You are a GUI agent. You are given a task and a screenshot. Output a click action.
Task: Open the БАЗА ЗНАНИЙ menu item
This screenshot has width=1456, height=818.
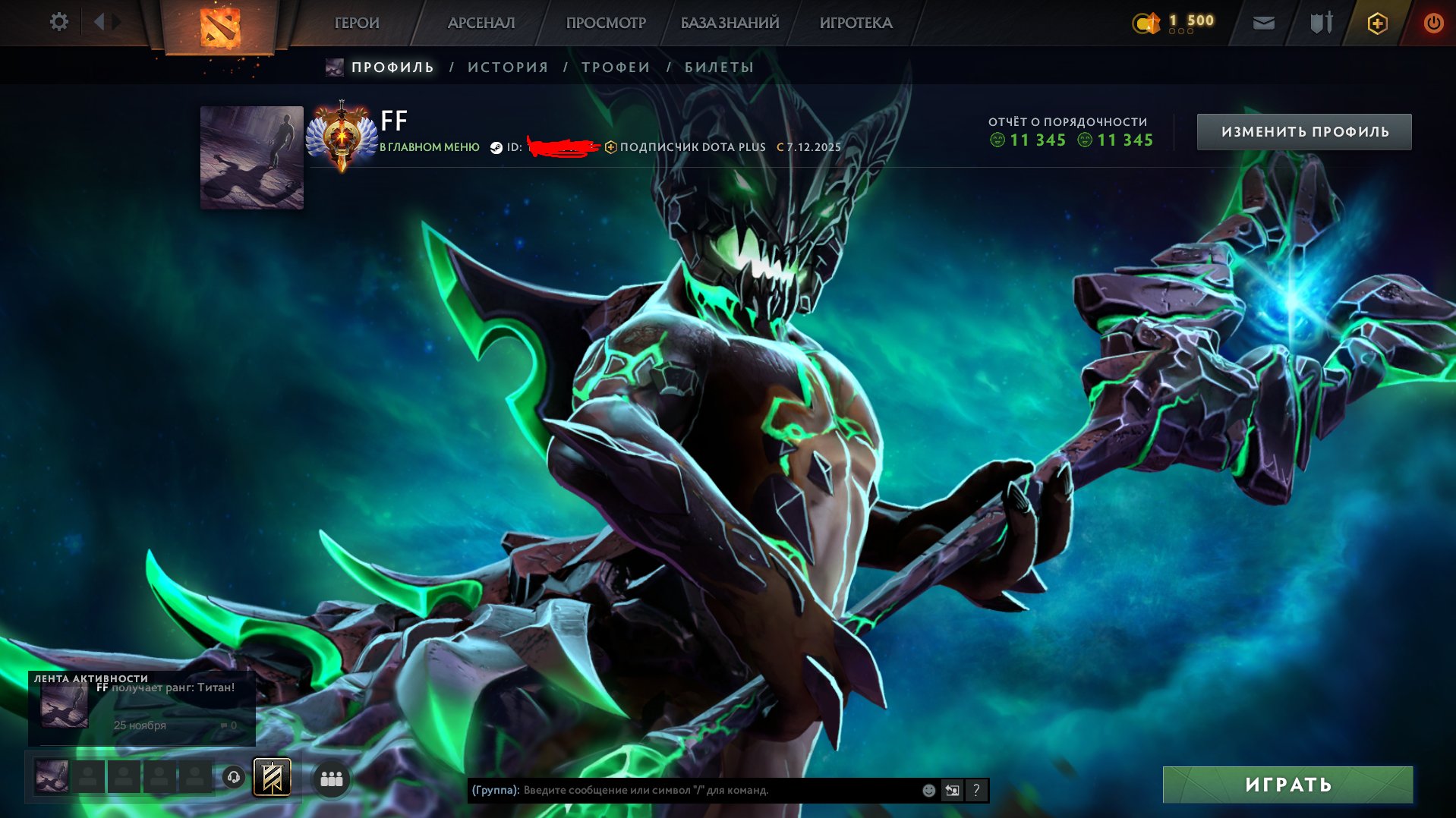click(728, 23)
